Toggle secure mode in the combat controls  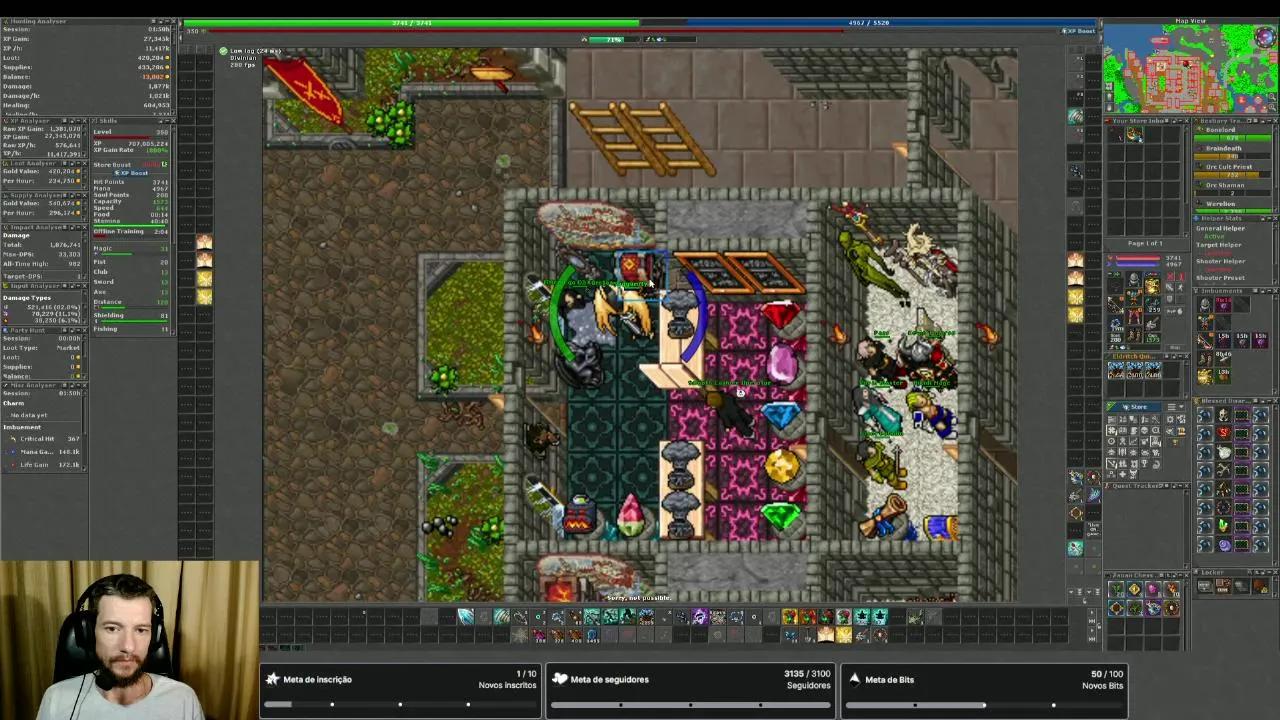tap(1169, 298)
